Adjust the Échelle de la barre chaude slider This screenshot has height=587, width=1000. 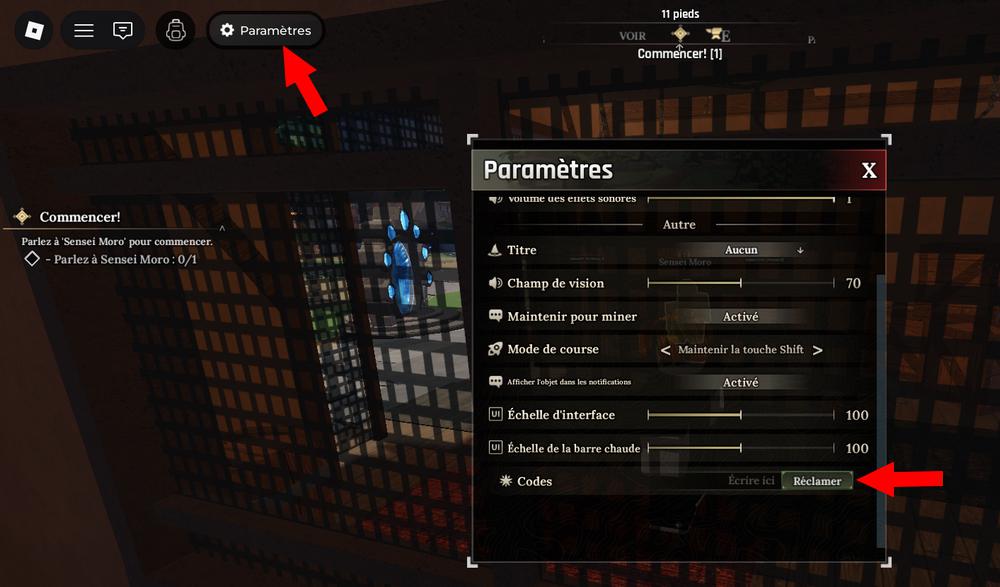coord(741,448)
